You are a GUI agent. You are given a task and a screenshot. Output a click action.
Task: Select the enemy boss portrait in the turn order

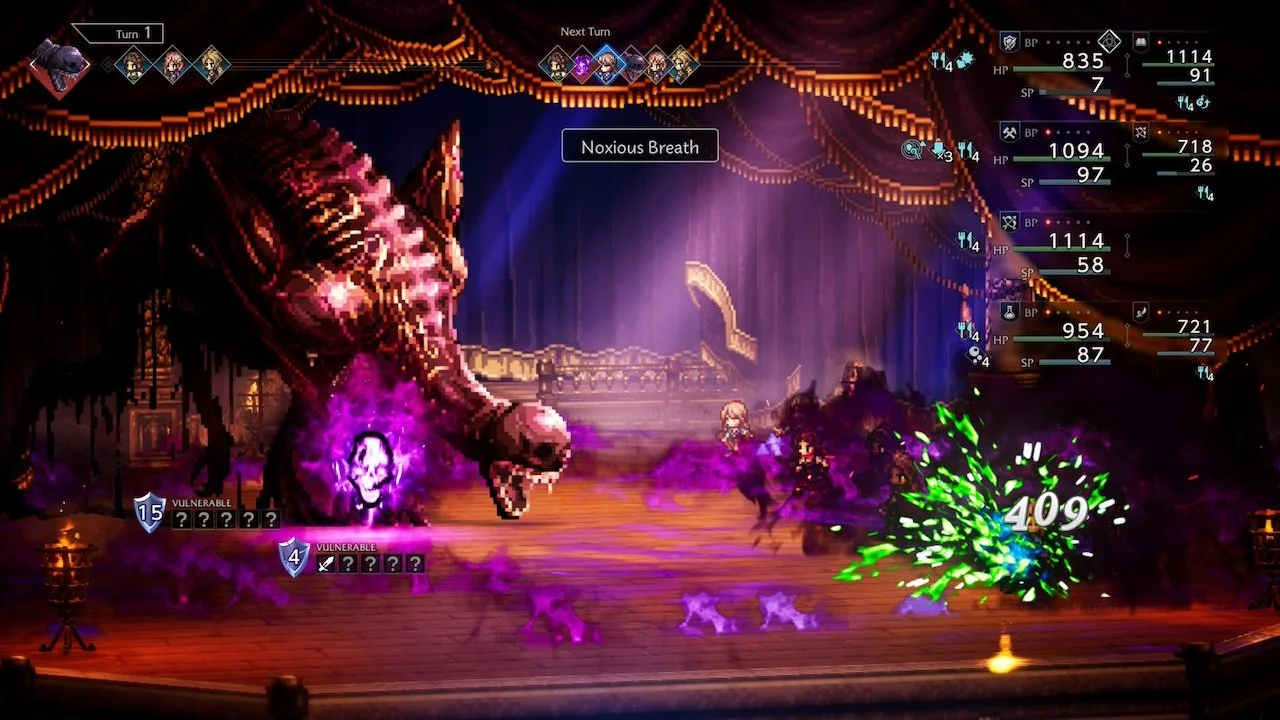pyautogui.click(x=57, y=65)
